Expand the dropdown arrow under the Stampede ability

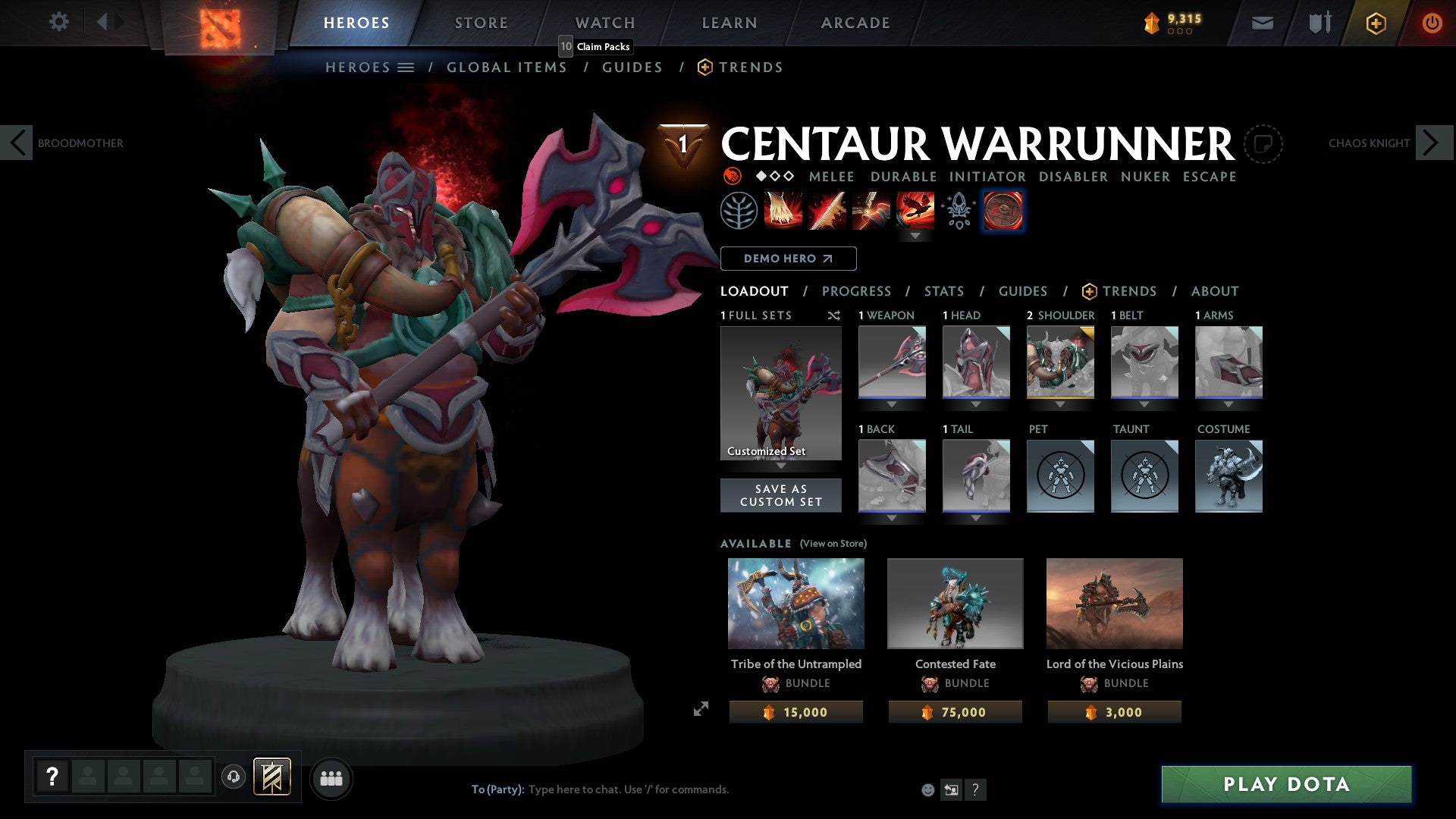tap(917, 236)
